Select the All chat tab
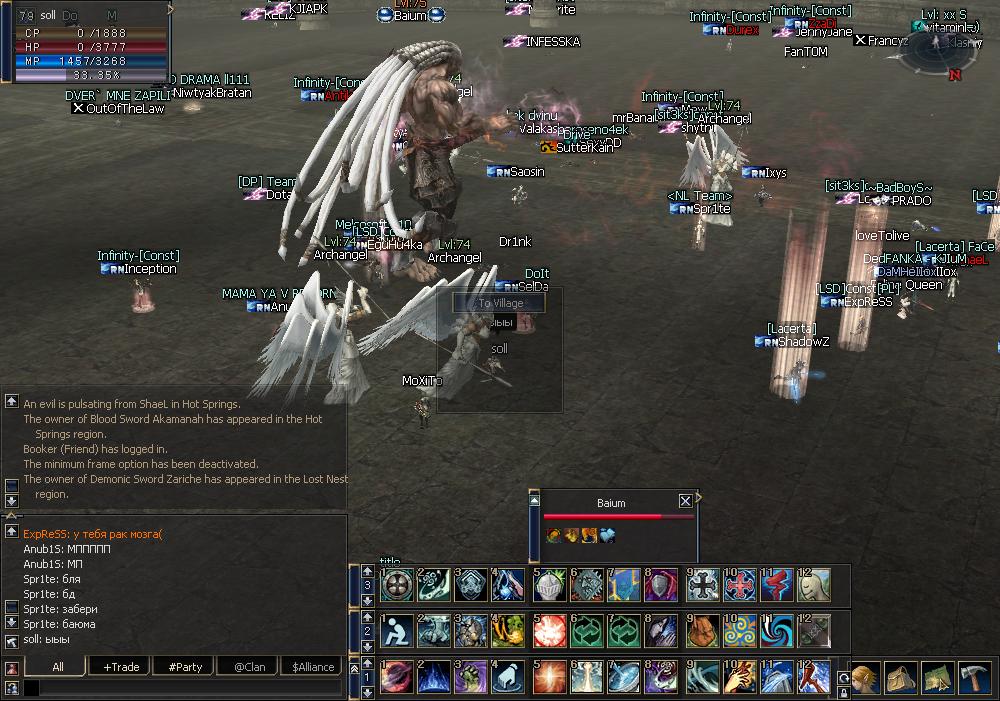This screenshot has width=1000, height=701. tap(58, 666)
